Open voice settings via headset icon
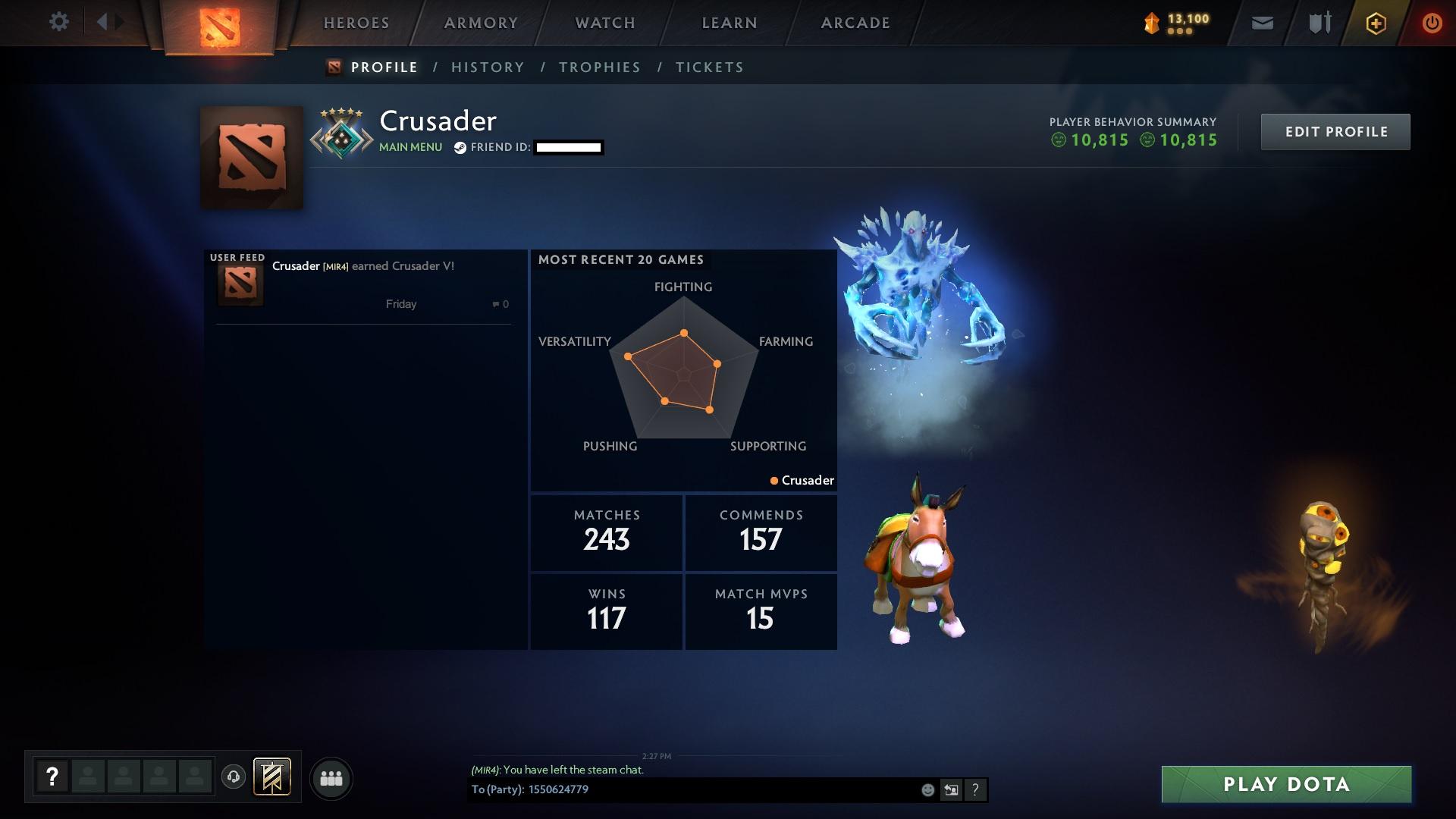The image size is (1456, 819). point(234,777)
